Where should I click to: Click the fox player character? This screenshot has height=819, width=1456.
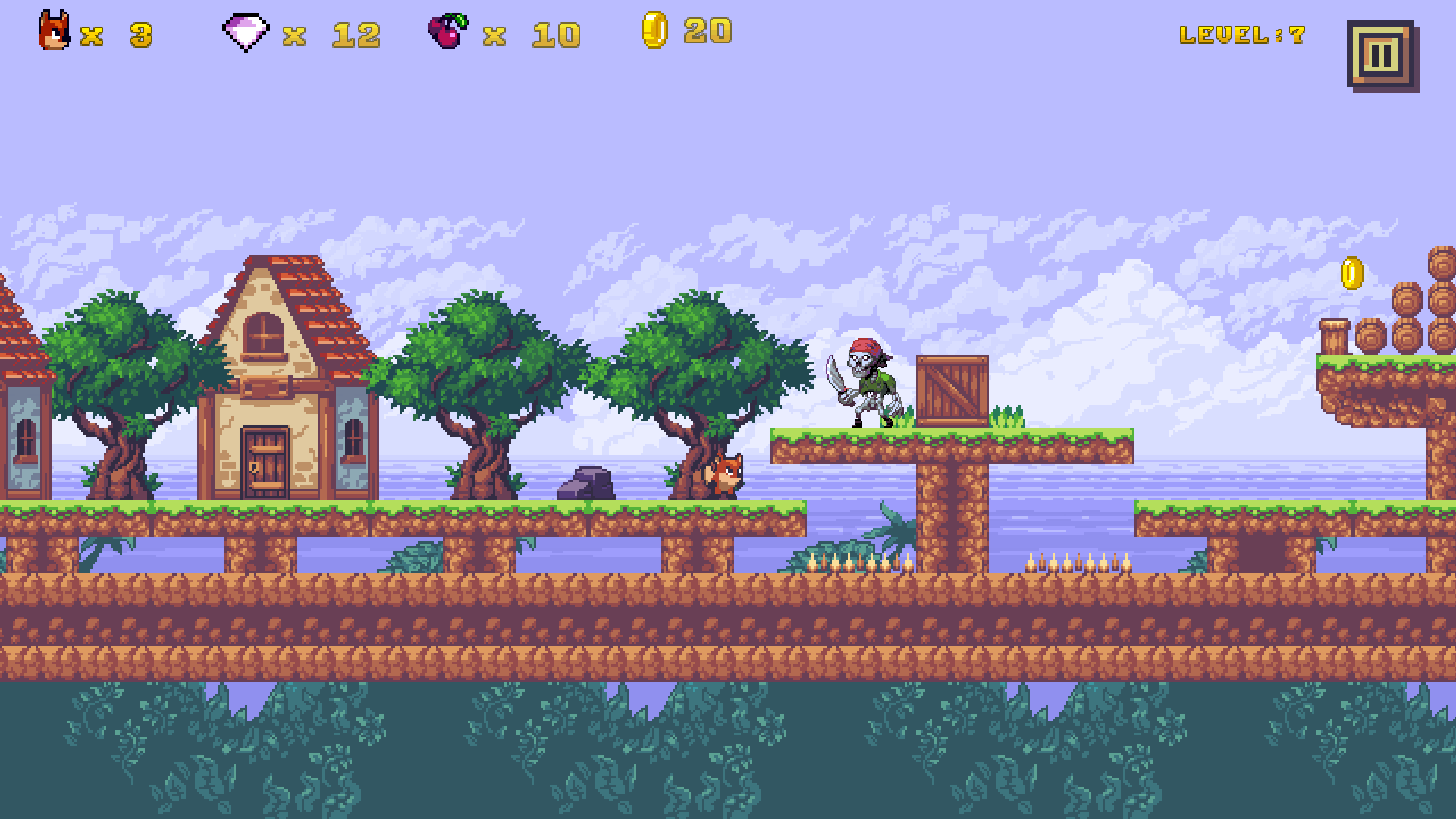[x=726, y=474]
